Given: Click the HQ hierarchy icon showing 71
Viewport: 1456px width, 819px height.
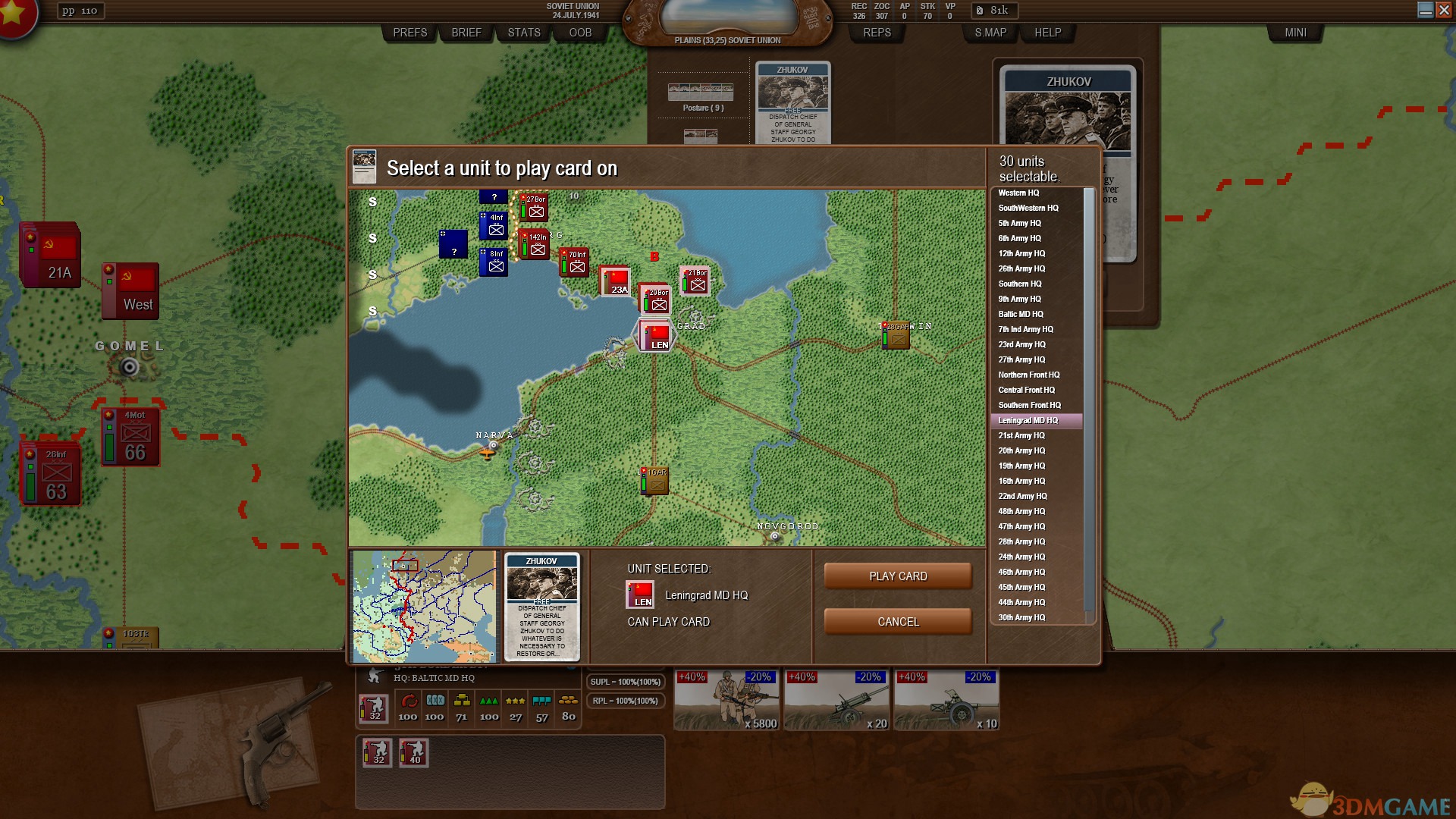Looking at the screenshot, I should point(462,701).
